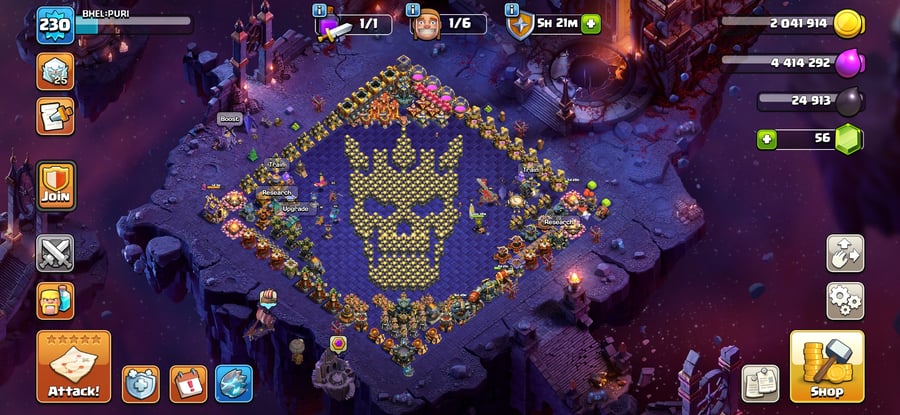The height and width of the screenshot is (415, 900).
Task: Open the gears Settings button
Action: [x=845, y=300]
